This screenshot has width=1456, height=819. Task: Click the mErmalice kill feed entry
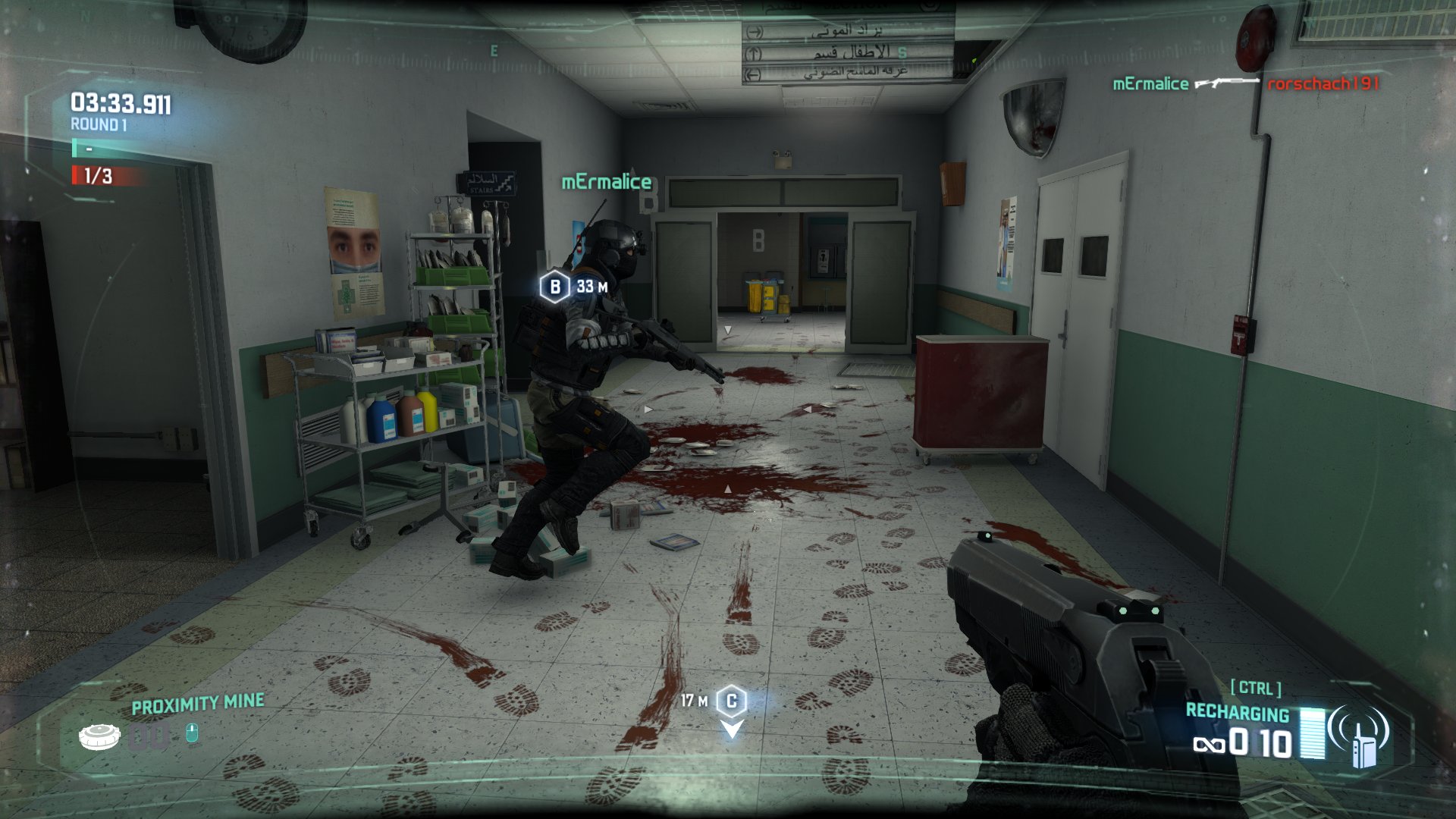point(1150,84)
